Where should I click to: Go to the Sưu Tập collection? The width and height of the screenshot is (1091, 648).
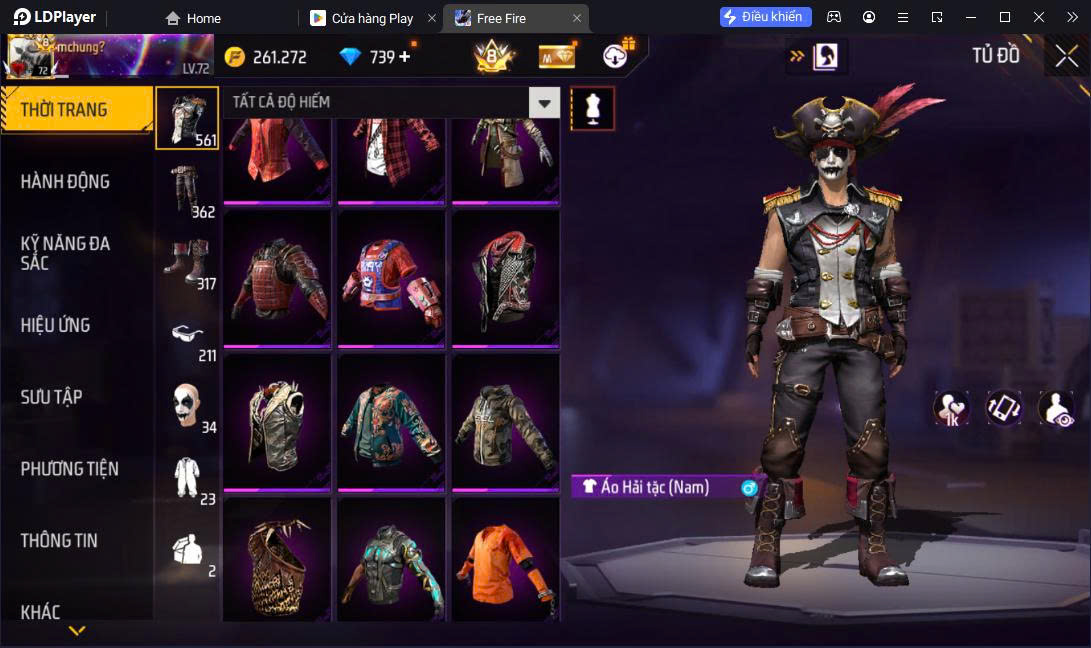[x=52, y=397]
